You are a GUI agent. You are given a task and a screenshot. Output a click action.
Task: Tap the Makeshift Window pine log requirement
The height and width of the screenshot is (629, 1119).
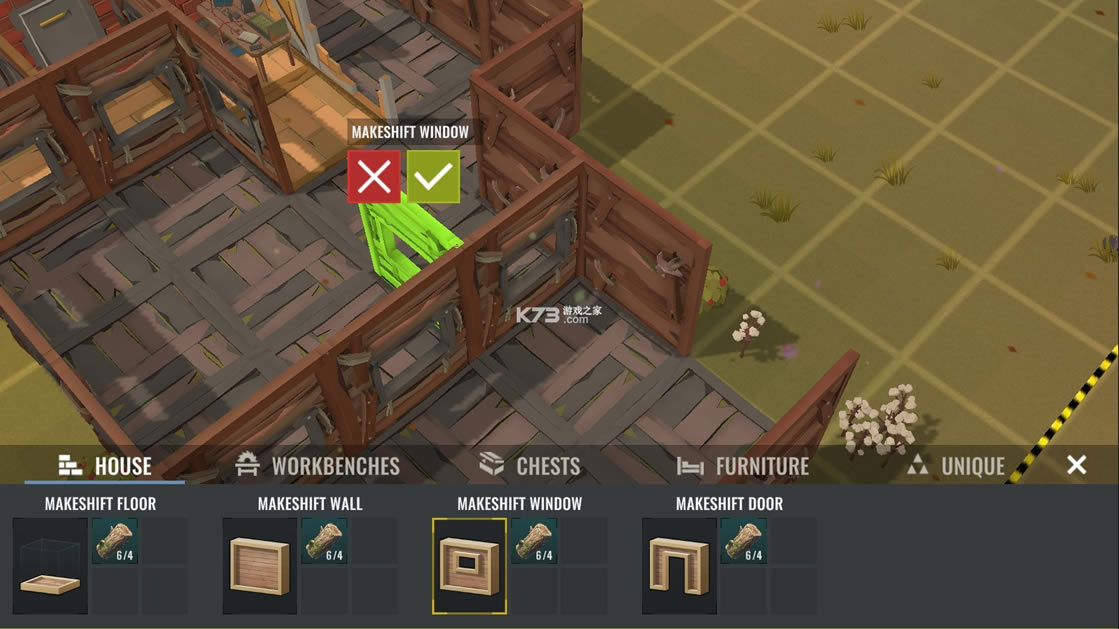[535, 541]
